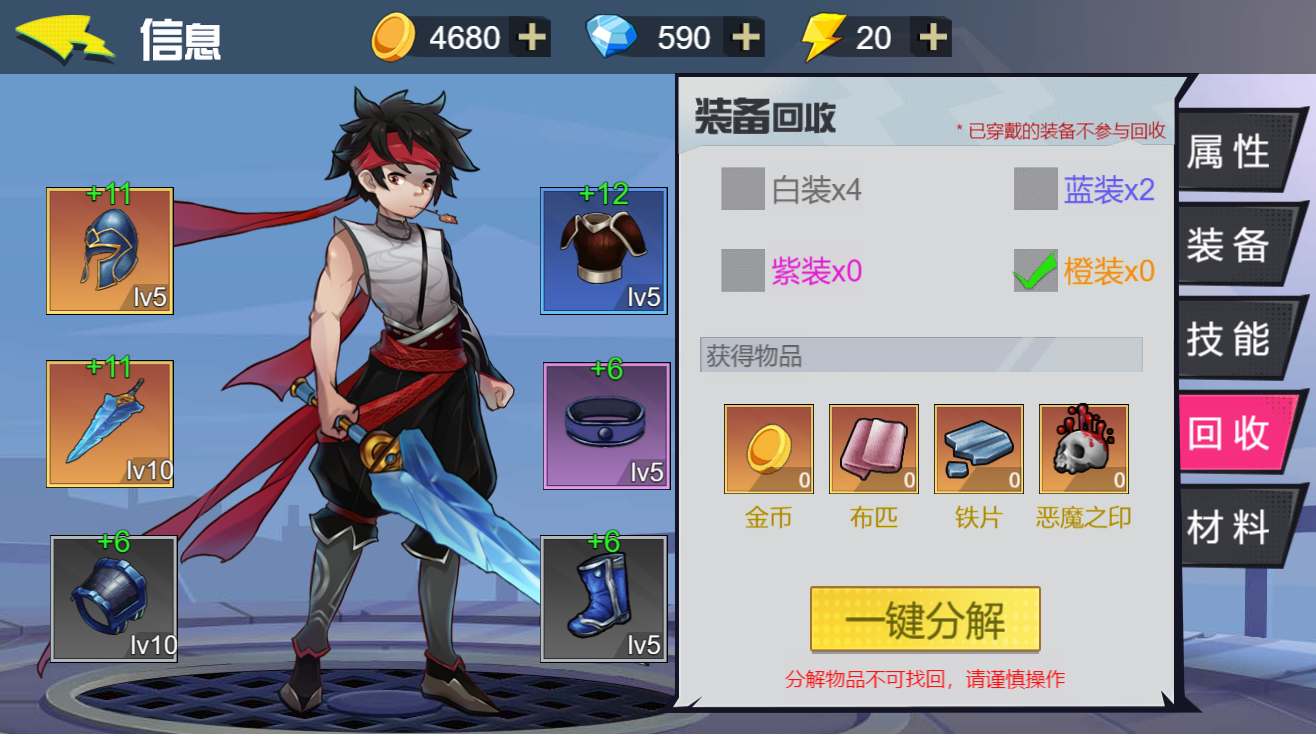The image size is (1316, 734).
Task: Select the blue helmet equipment slot
Action: click(110, 251)
